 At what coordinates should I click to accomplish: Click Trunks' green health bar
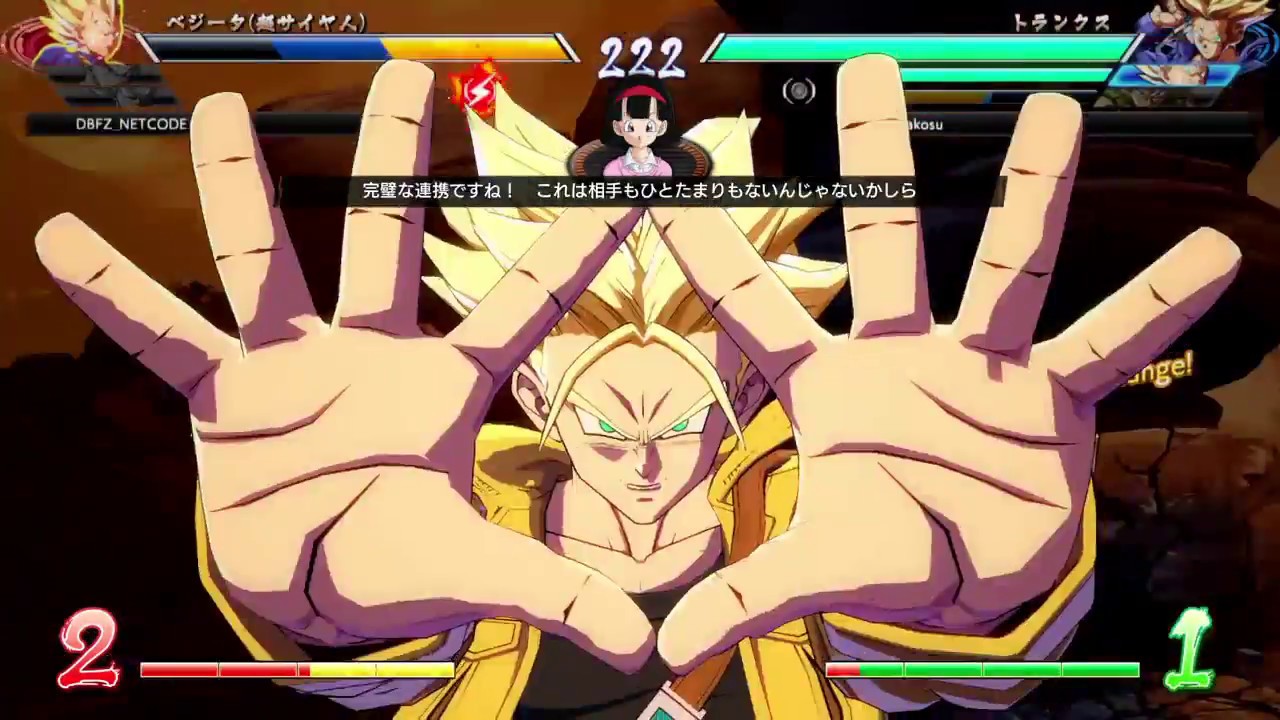pos(900,46)
